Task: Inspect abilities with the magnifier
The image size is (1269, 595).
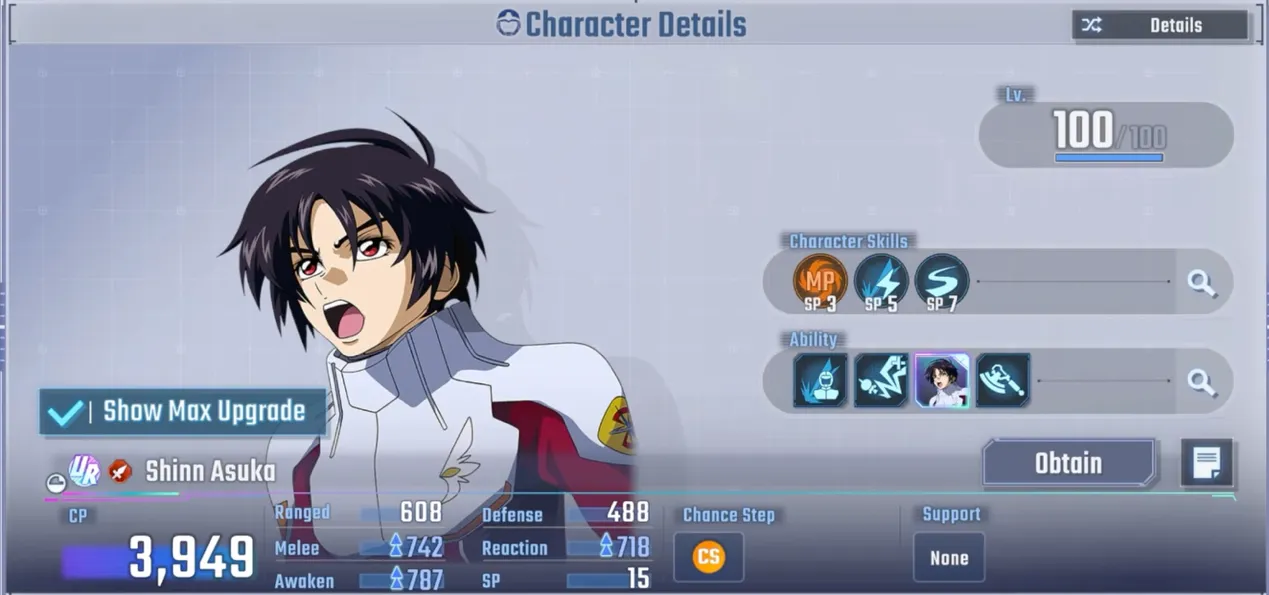Action: coord(1201,381)
